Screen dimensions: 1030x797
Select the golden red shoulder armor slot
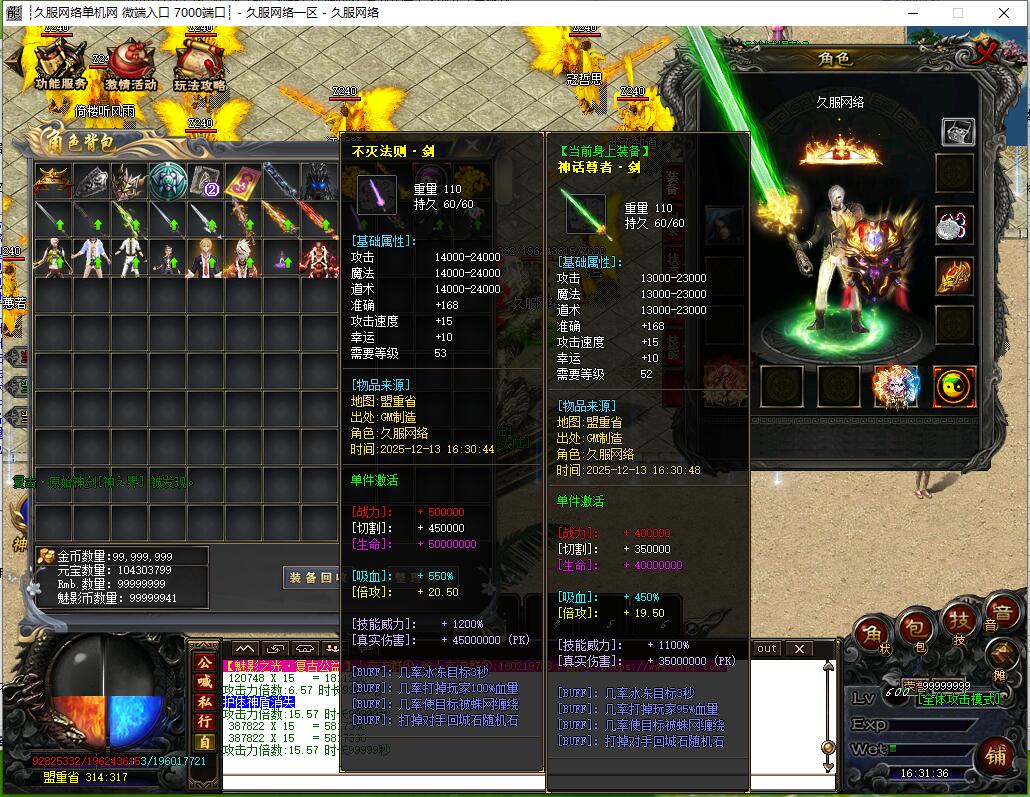coord(954,276)
